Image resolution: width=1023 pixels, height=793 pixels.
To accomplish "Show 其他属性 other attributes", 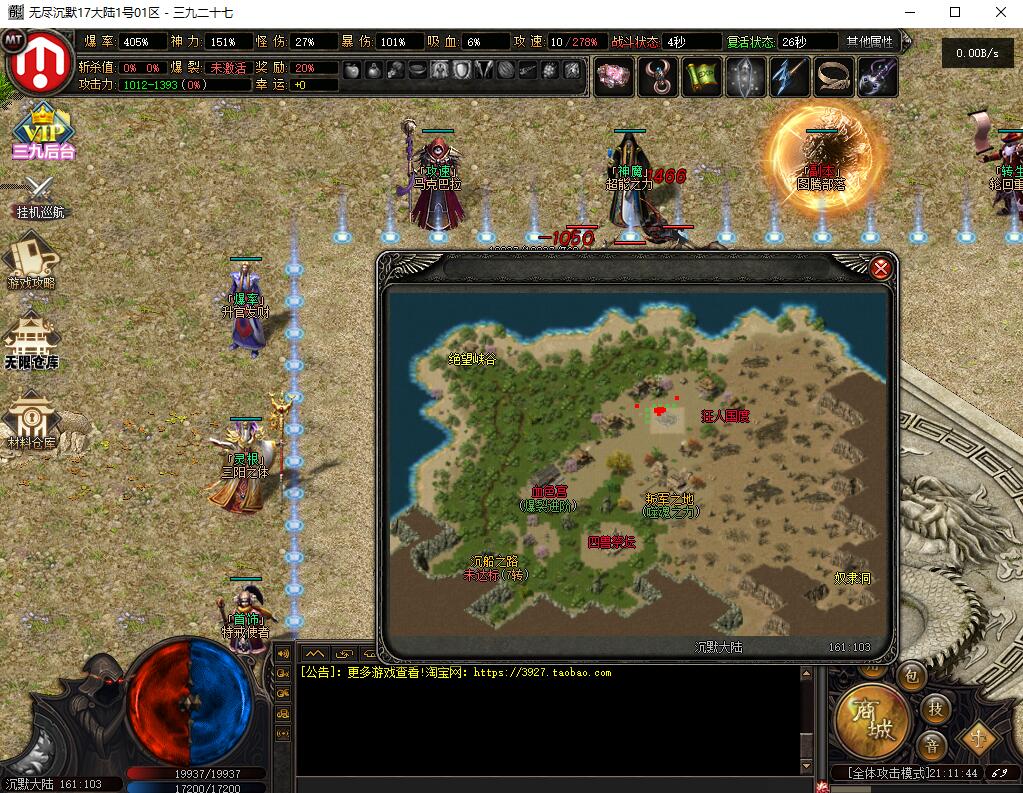I will coord(869,42).
